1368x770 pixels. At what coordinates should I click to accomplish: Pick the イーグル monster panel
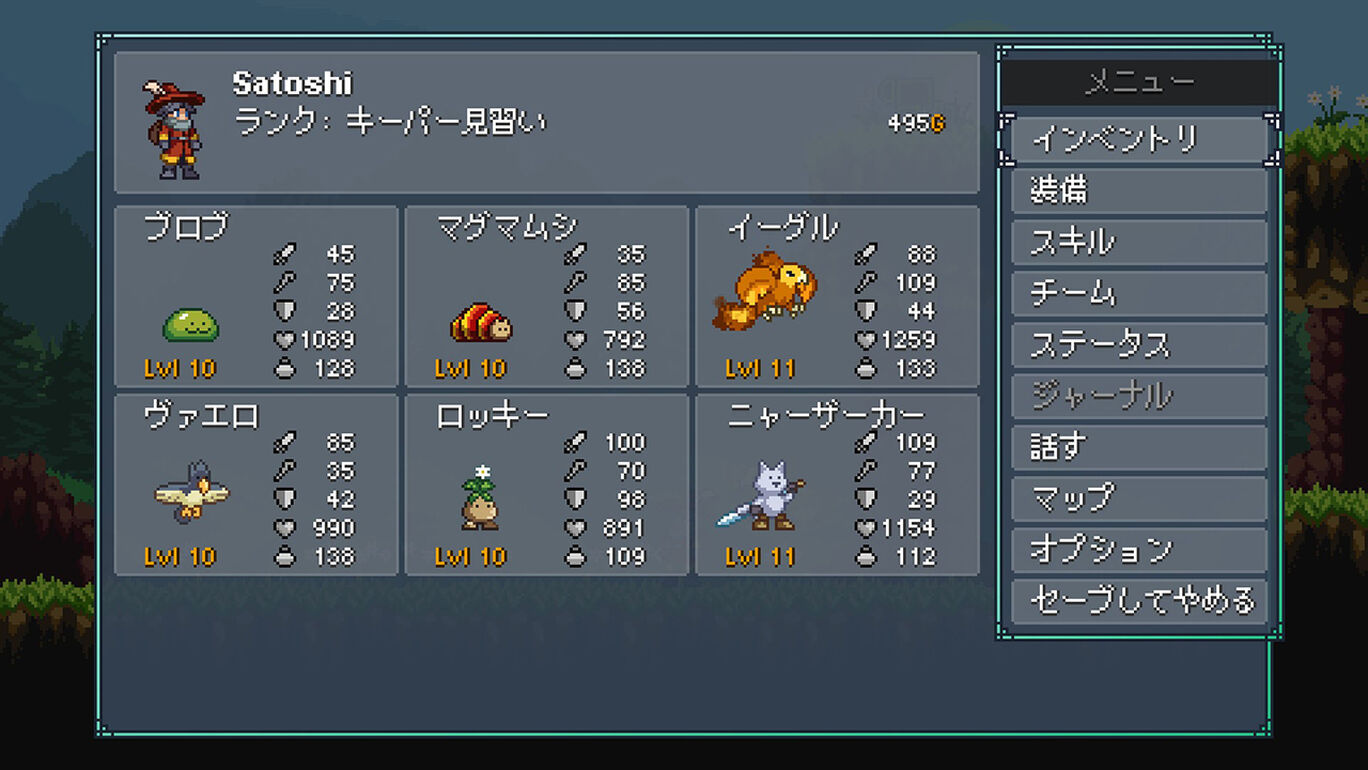coord(837,297)
